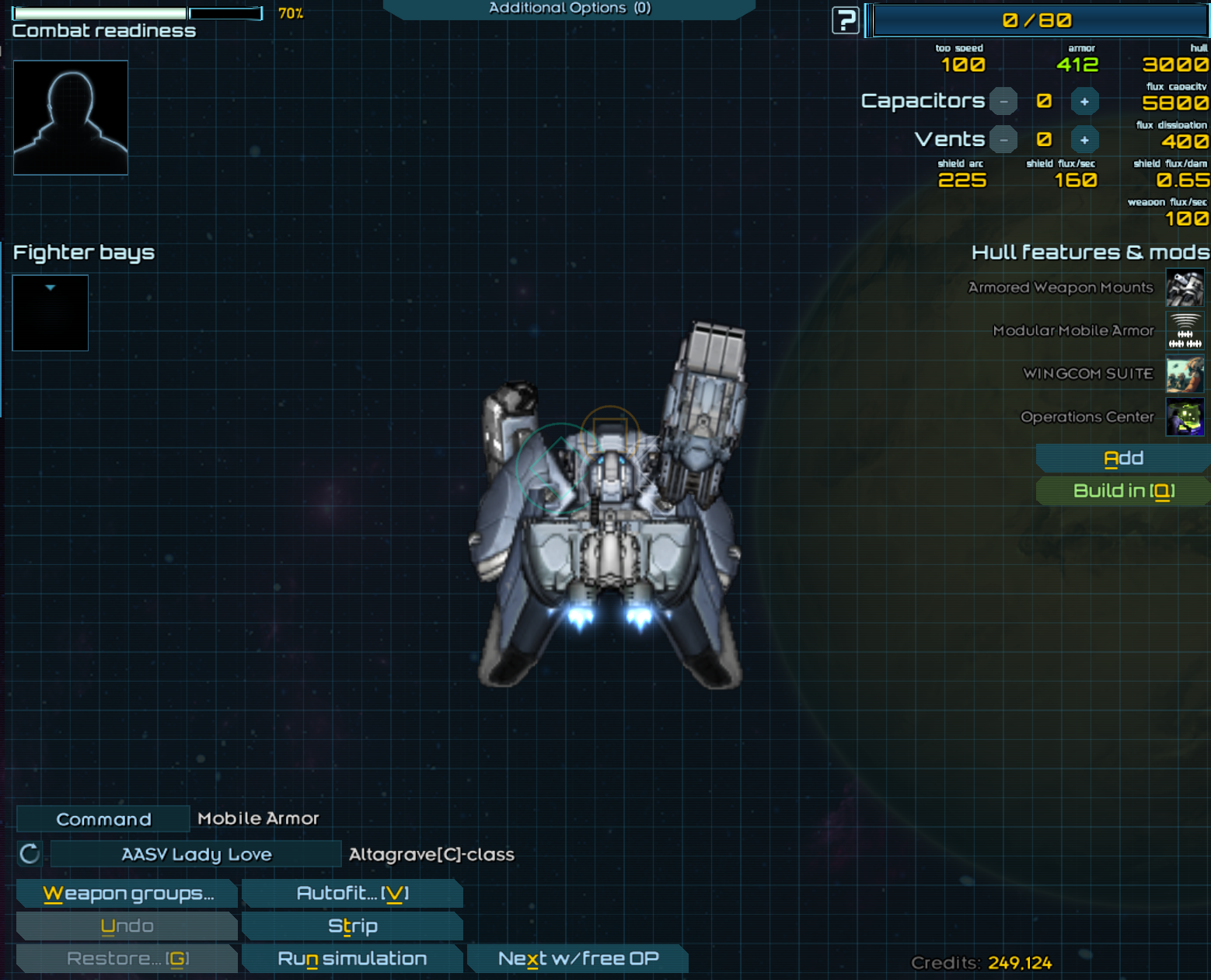This screenshot has width=1211, height=980.
Task: Select the WINGCOM SUITE hullmod icon
Action: click(x=1185, y=374)
